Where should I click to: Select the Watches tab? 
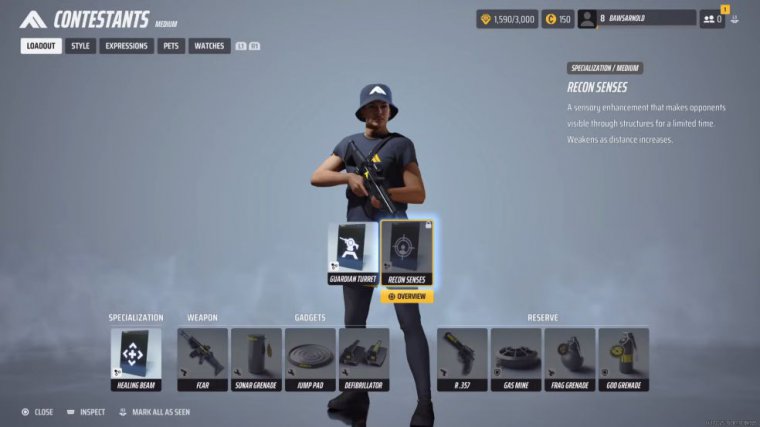click(x=209, y=46)
